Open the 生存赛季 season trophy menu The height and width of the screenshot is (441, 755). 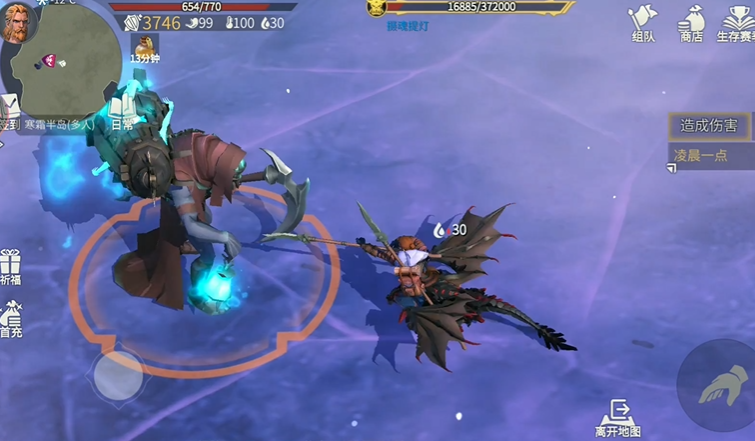click(736, 22)
